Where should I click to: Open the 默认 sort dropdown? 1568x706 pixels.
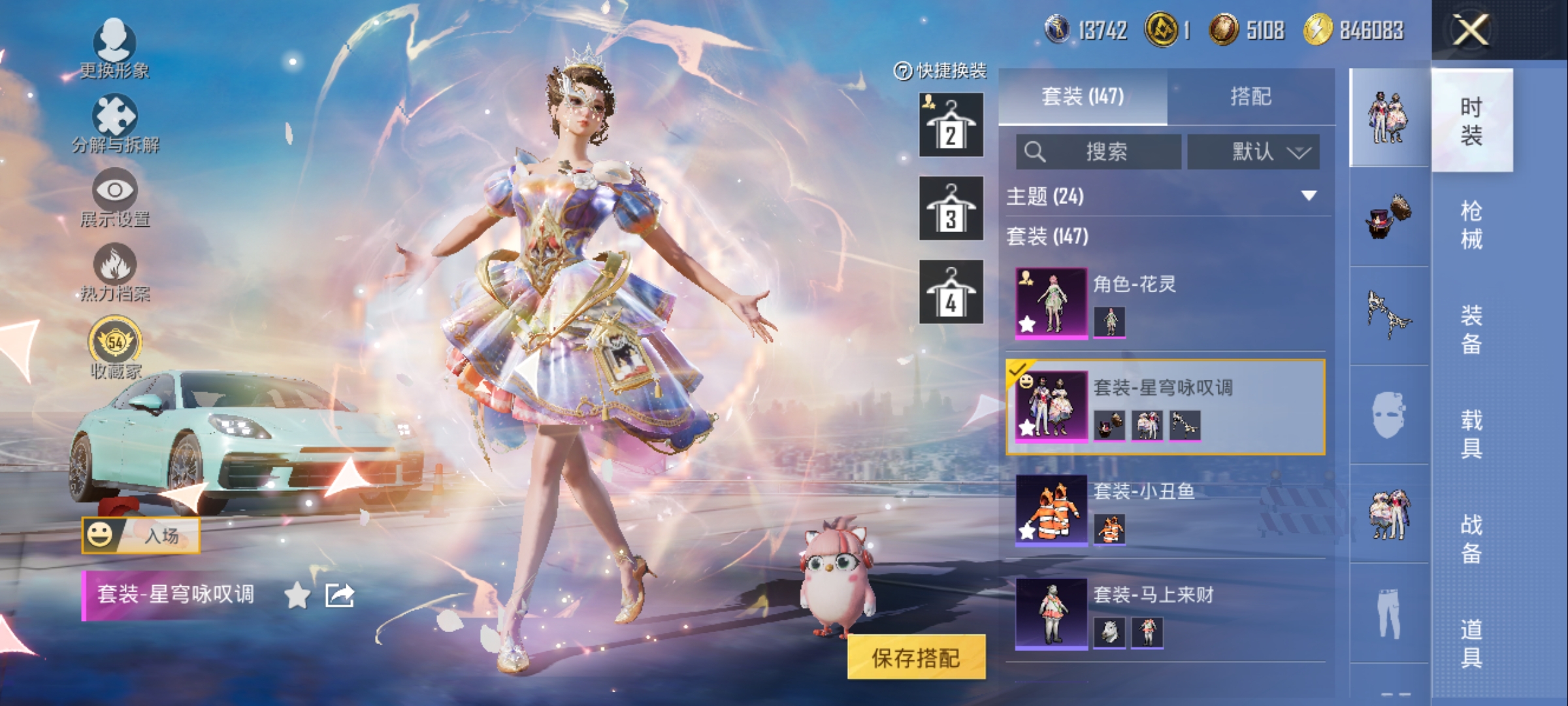[1253, 152]
